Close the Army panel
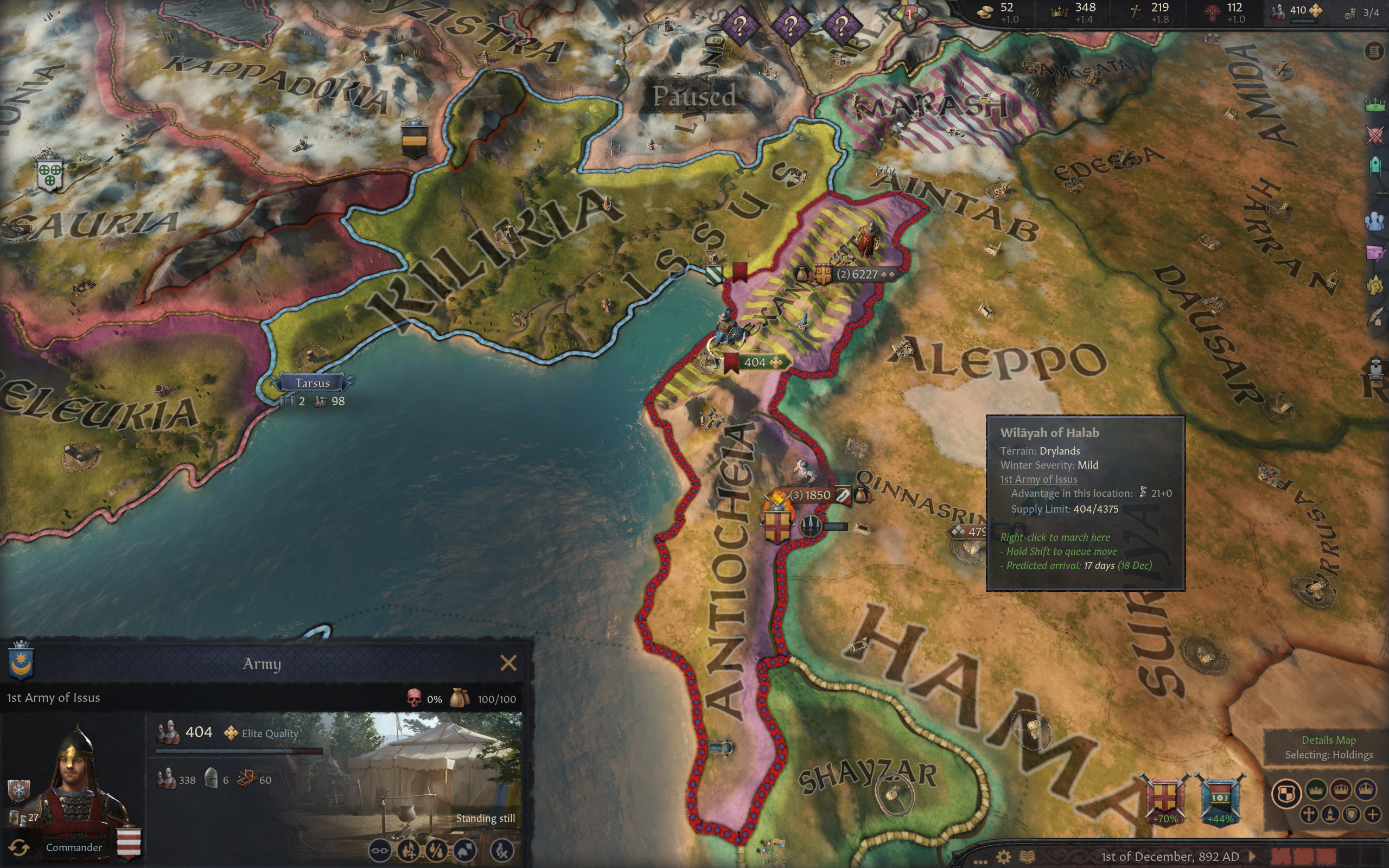 pyautogui.click(x=508, y=663)
